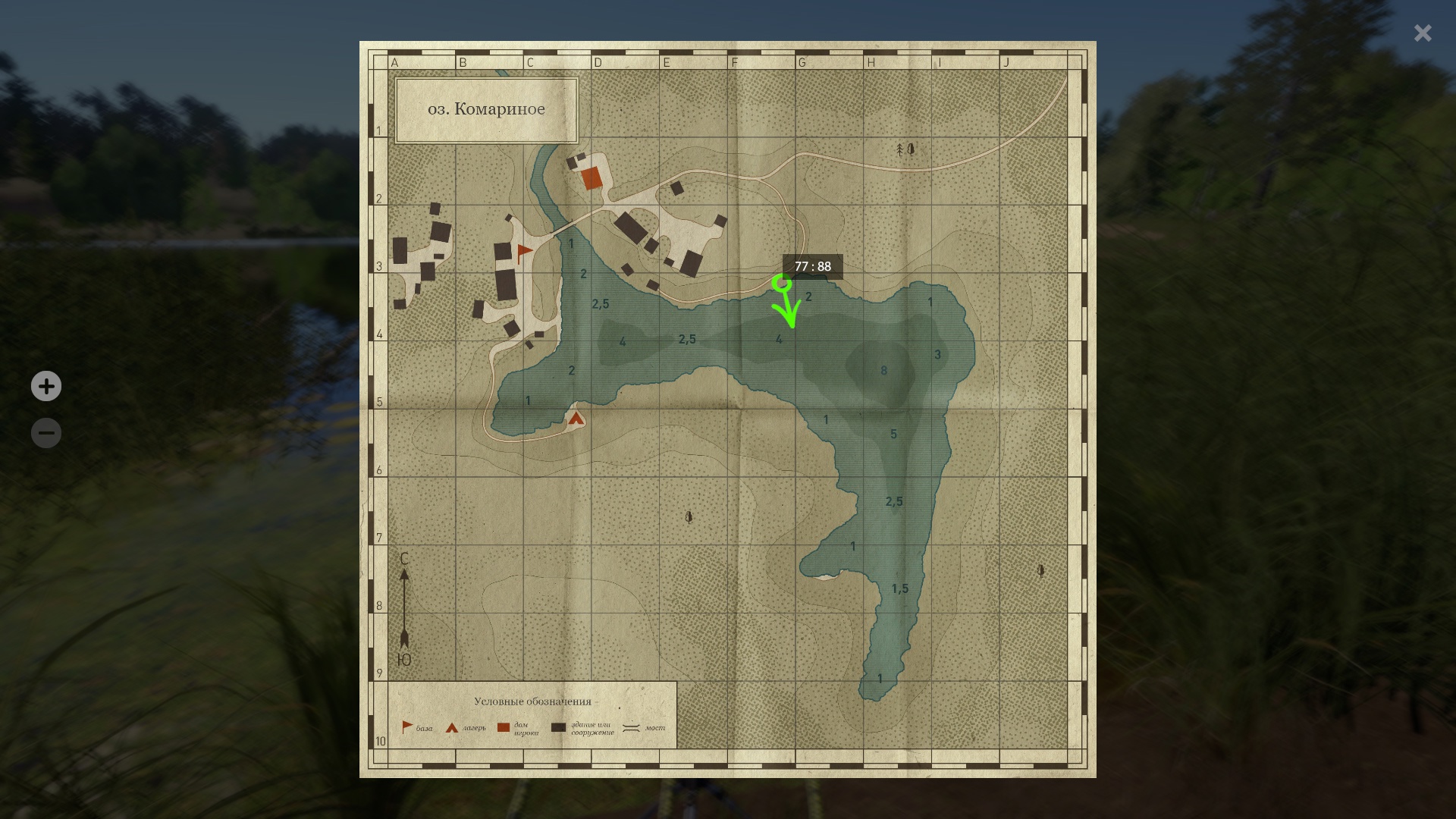Click the green position marker on the map
Image resolution: width=1456 pixels, height=819 pixels.
pos(782,284)
